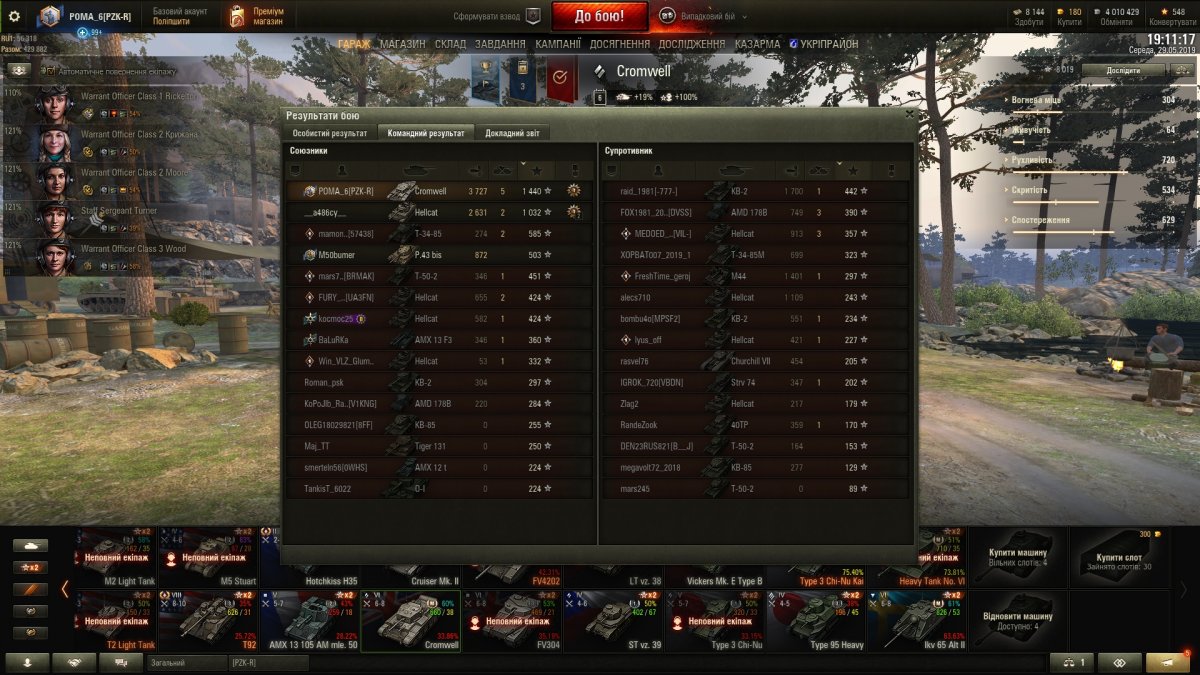Go to the СКЛАД section

(x=450, y=44)
